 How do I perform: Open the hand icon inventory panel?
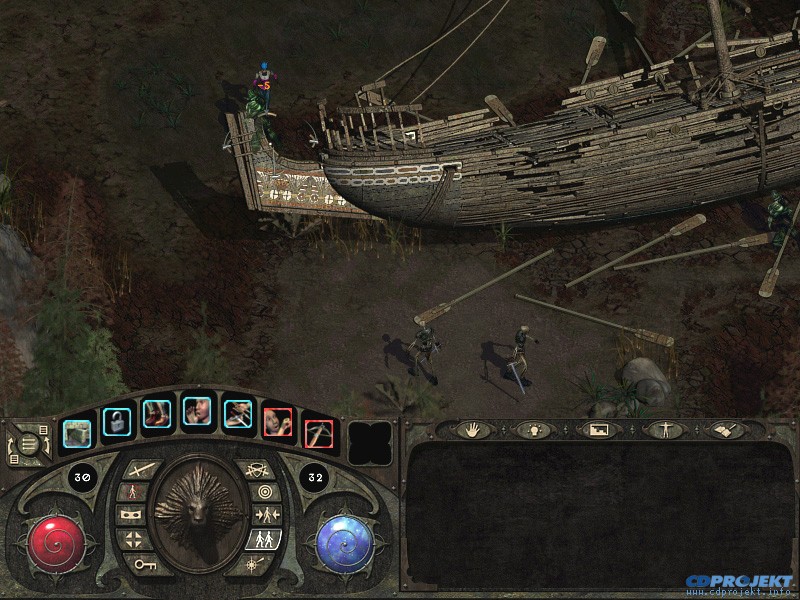pos(472,429)
